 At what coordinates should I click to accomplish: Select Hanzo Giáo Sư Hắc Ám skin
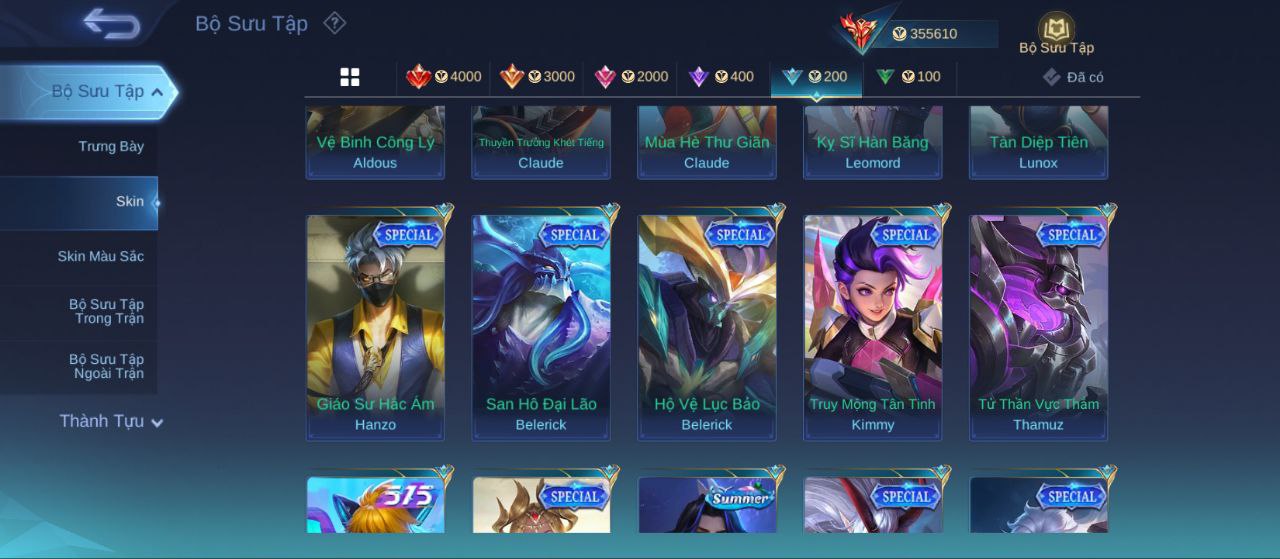point(375,327)
